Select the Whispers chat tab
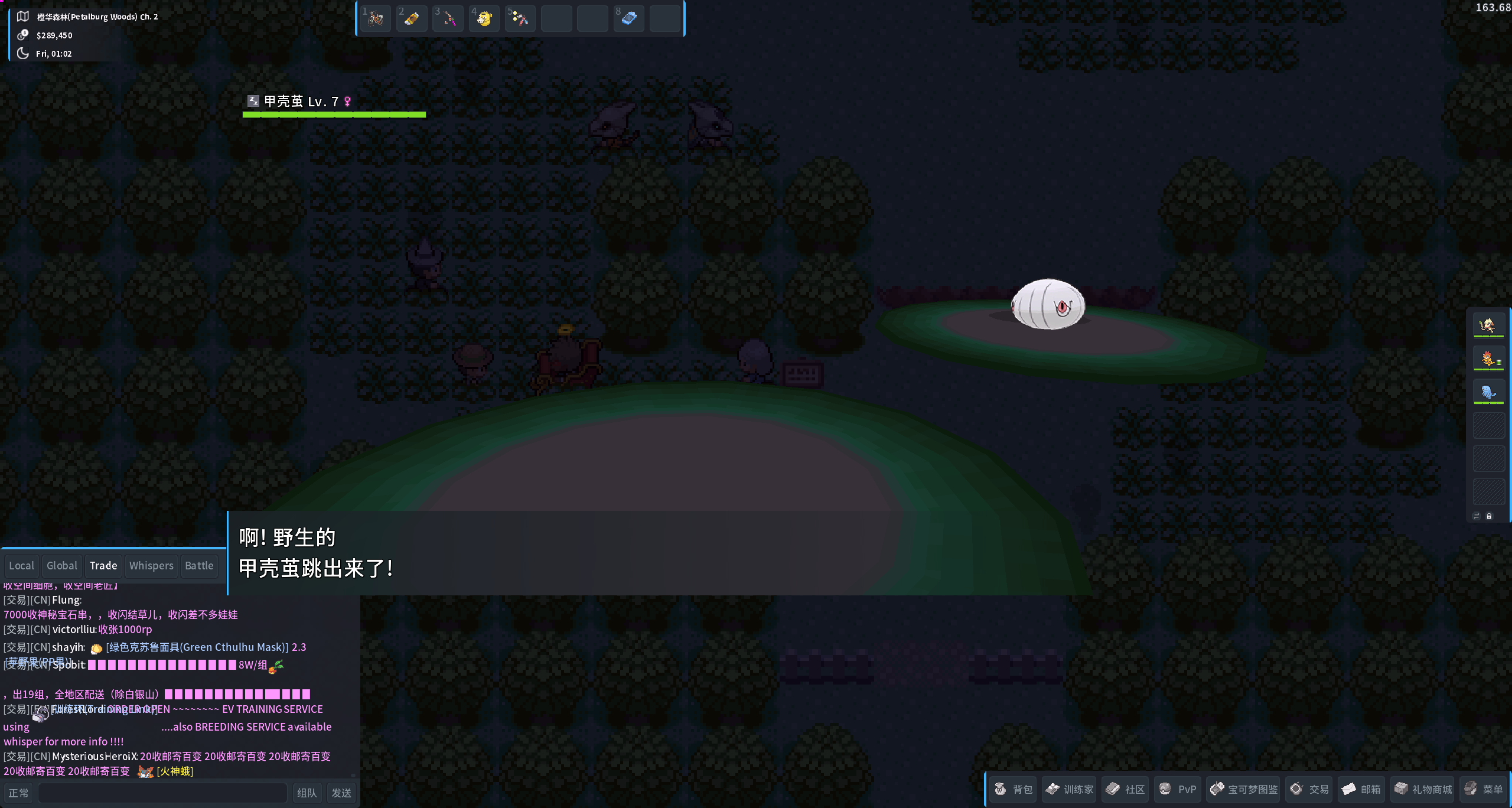This screenshot has width=1512, height=808. (x=151, y=565)
